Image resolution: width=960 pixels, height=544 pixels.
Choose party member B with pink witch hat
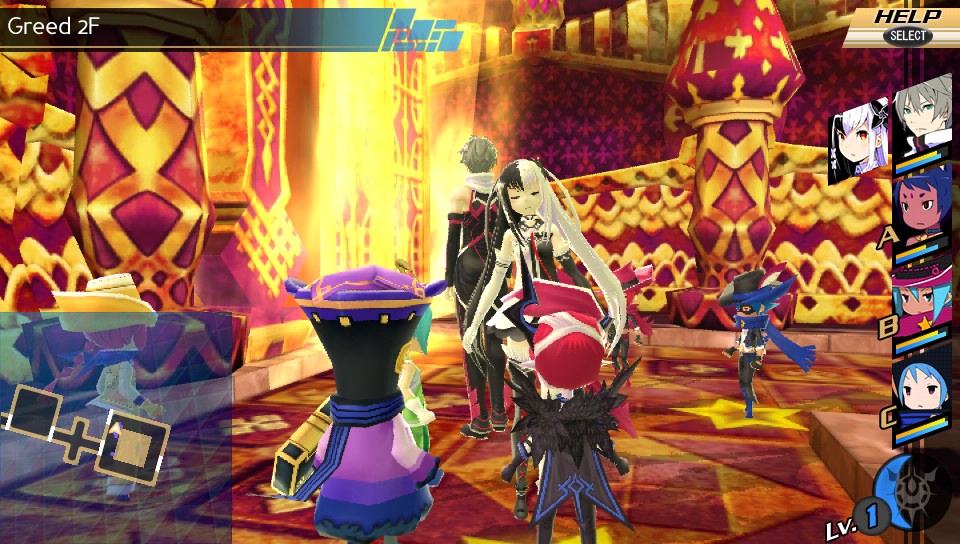click(920, 300)
